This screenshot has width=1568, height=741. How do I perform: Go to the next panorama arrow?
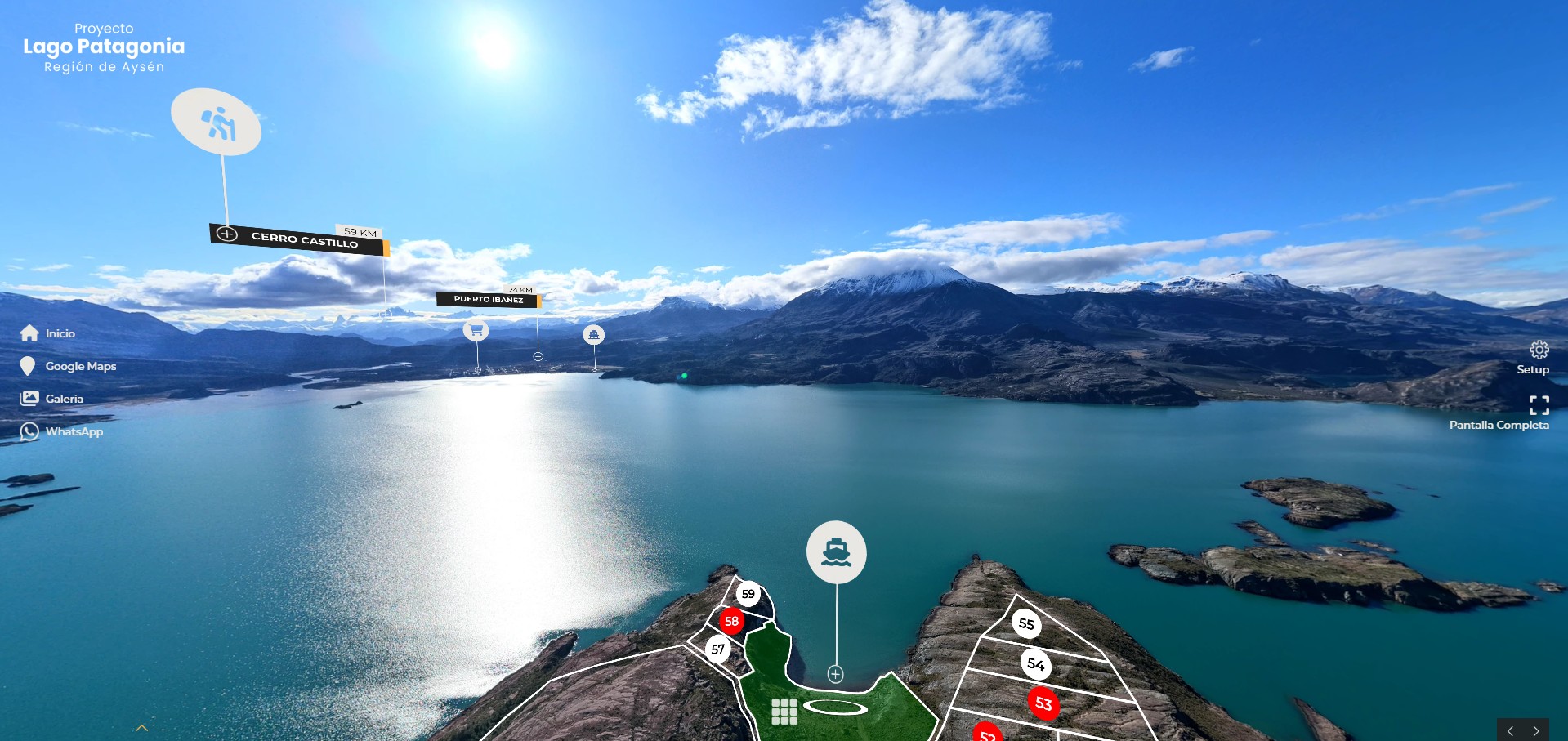point(1536,730)
